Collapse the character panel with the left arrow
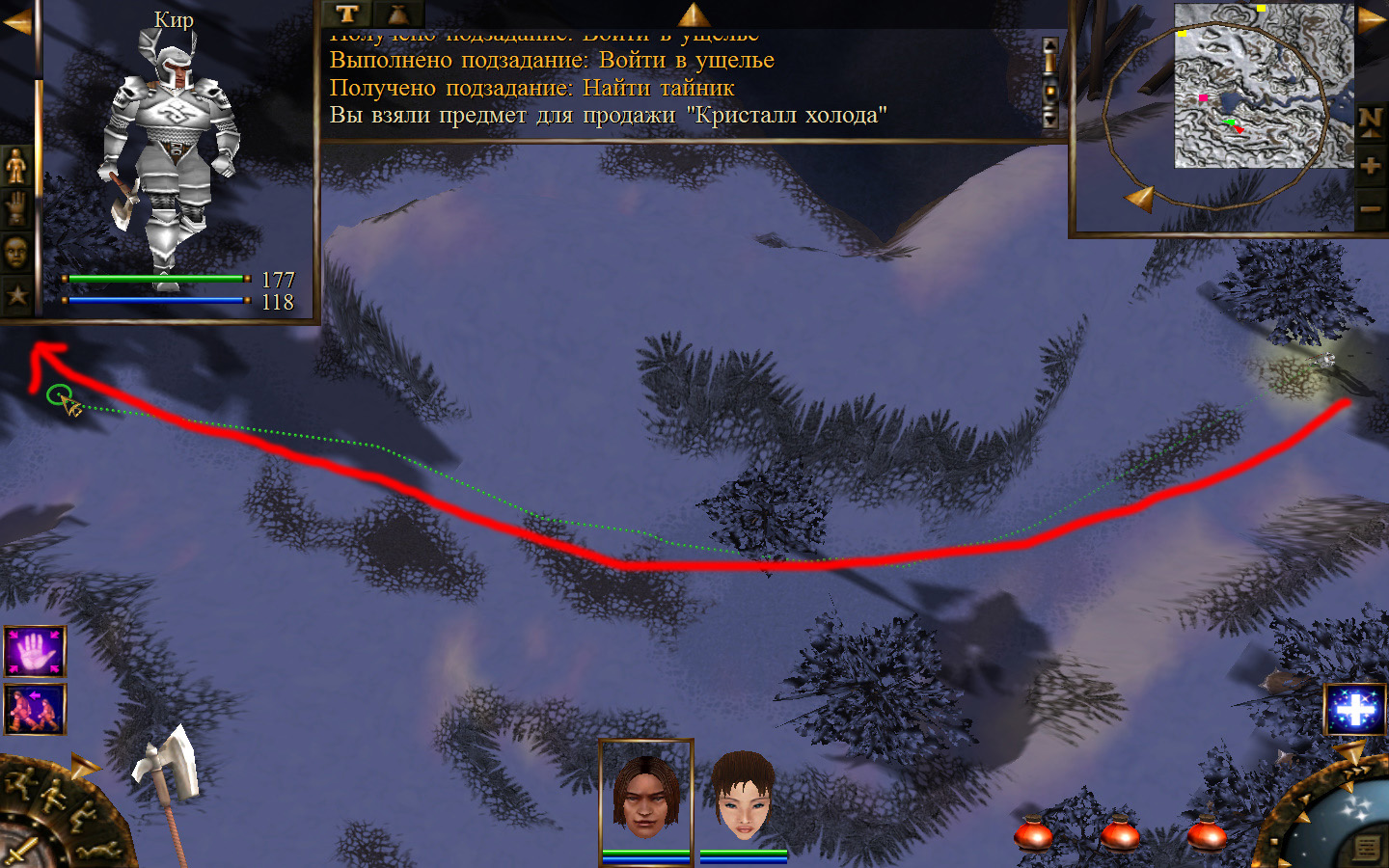1389x868 pixels. click(x=16, y=21)
